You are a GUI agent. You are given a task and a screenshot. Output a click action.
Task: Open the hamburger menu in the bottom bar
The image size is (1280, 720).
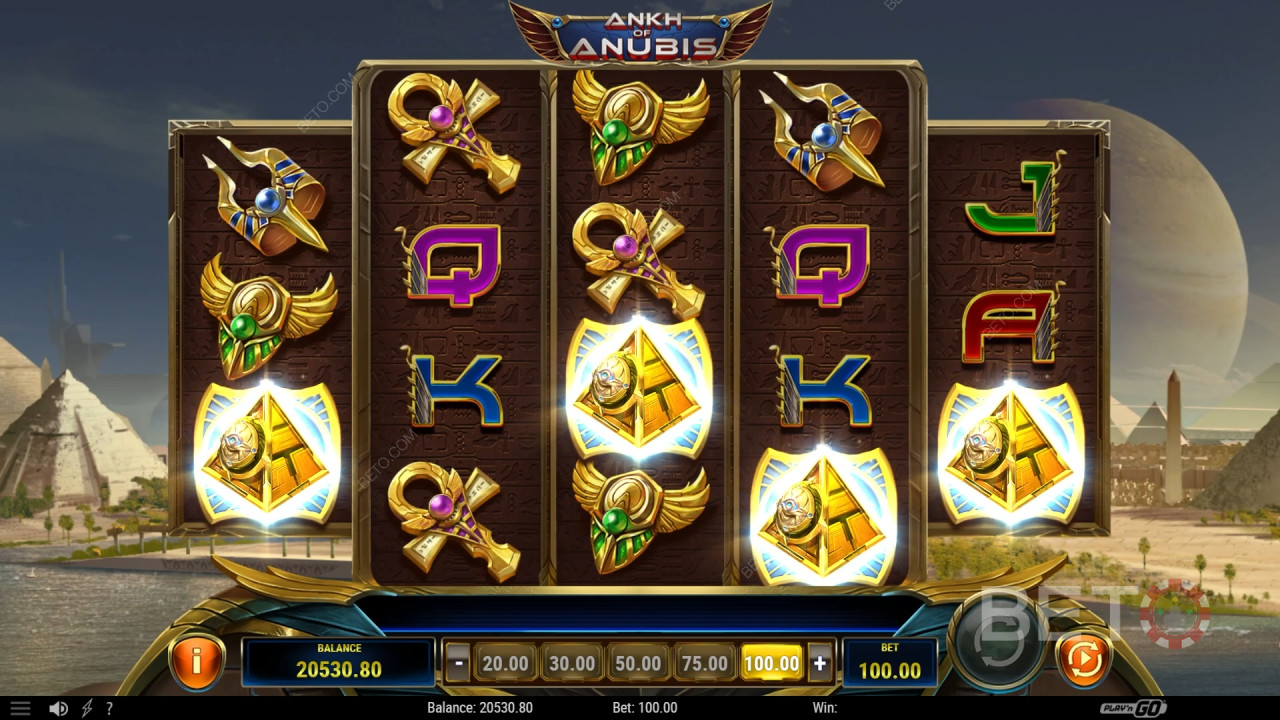tap(20, 708)
